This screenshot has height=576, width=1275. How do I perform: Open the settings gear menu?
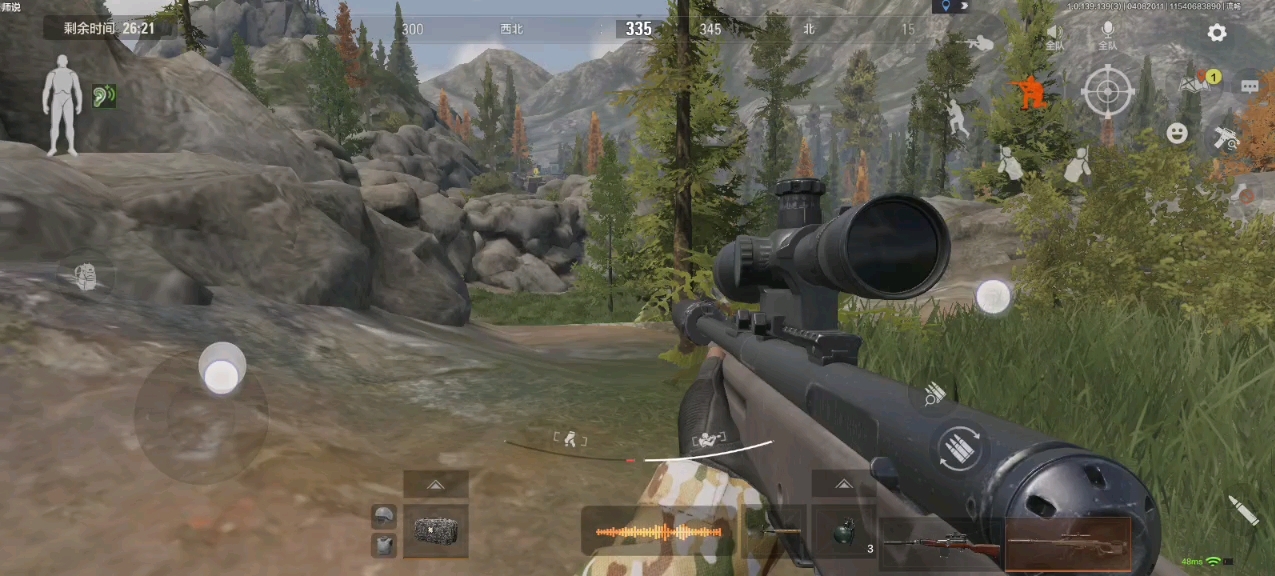pos(1216,33)
